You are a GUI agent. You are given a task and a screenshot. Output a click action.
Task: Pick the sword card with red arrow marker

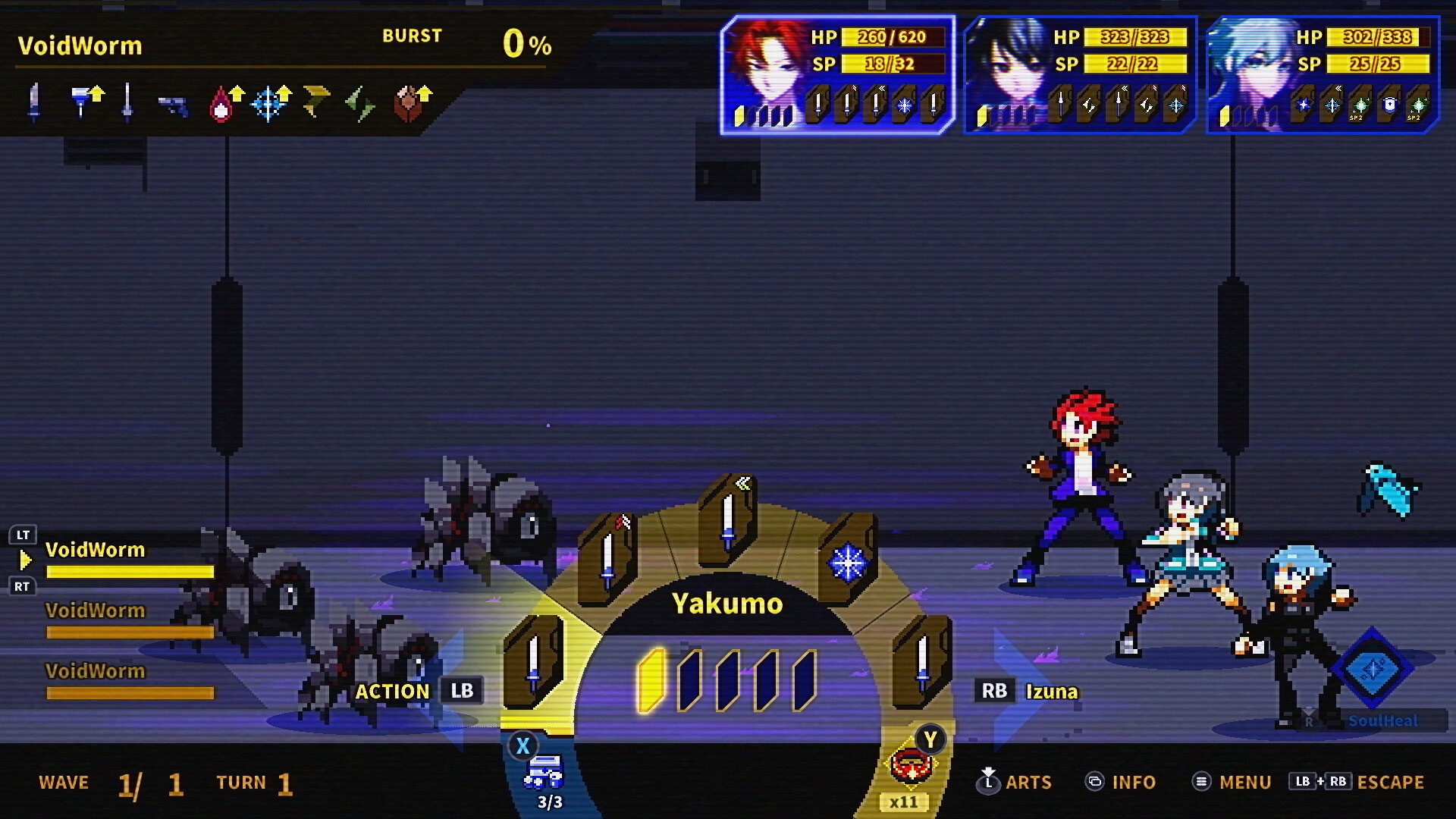coord(607,560)
